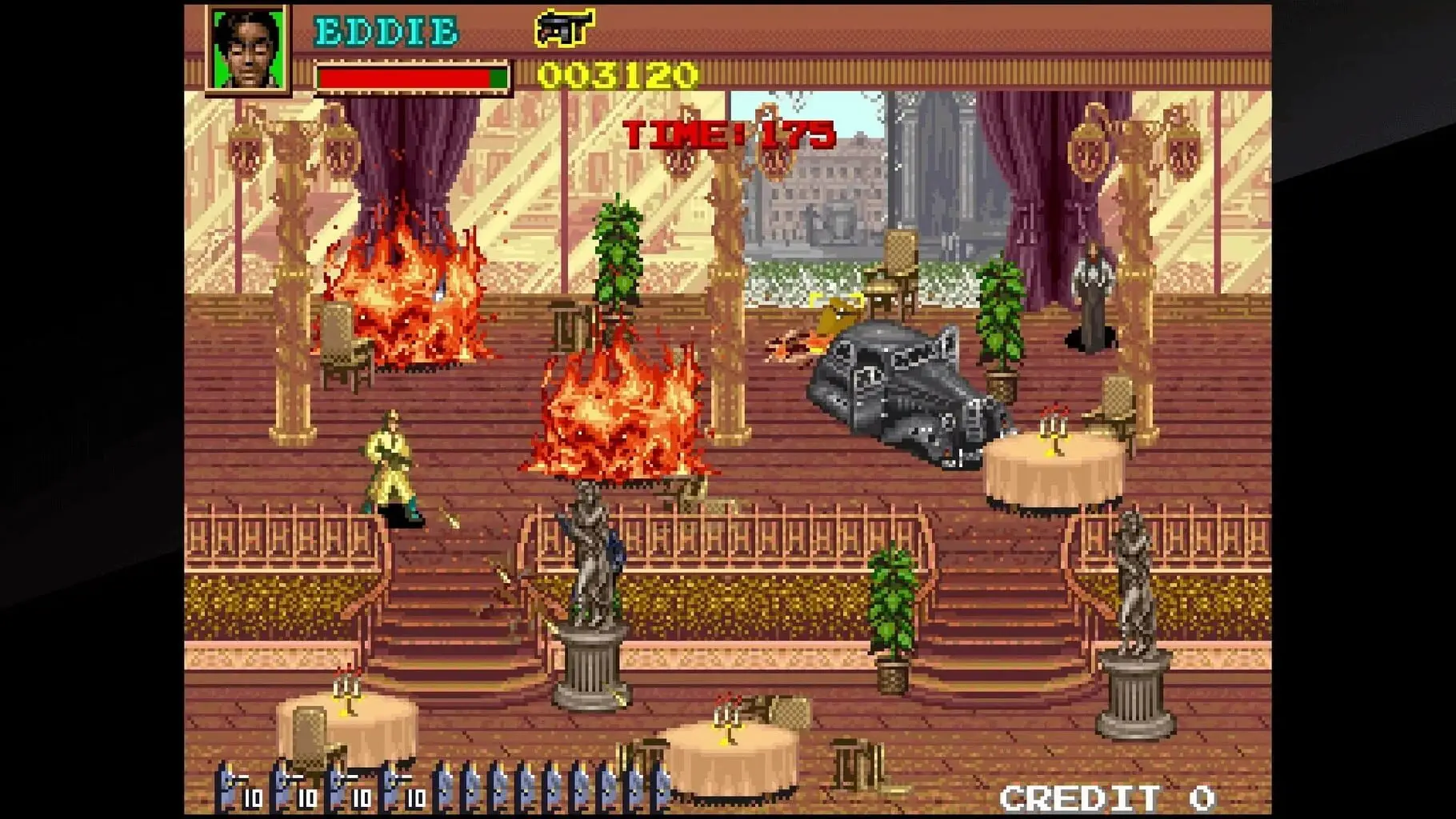The height and width of the screenshot is (819, 1456).
Task: Click Eddie's character portrait
Action: point(248,50)
